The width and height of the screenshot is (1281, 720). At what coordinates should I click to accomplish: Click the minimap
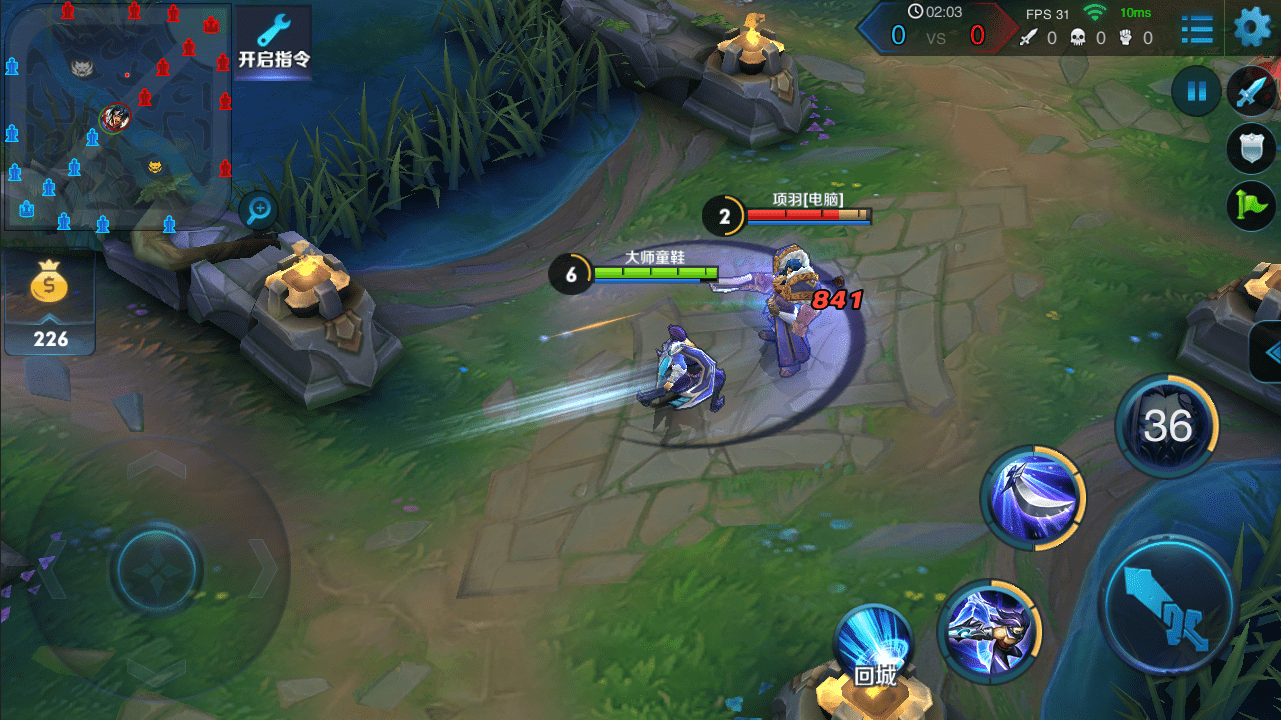117,116
